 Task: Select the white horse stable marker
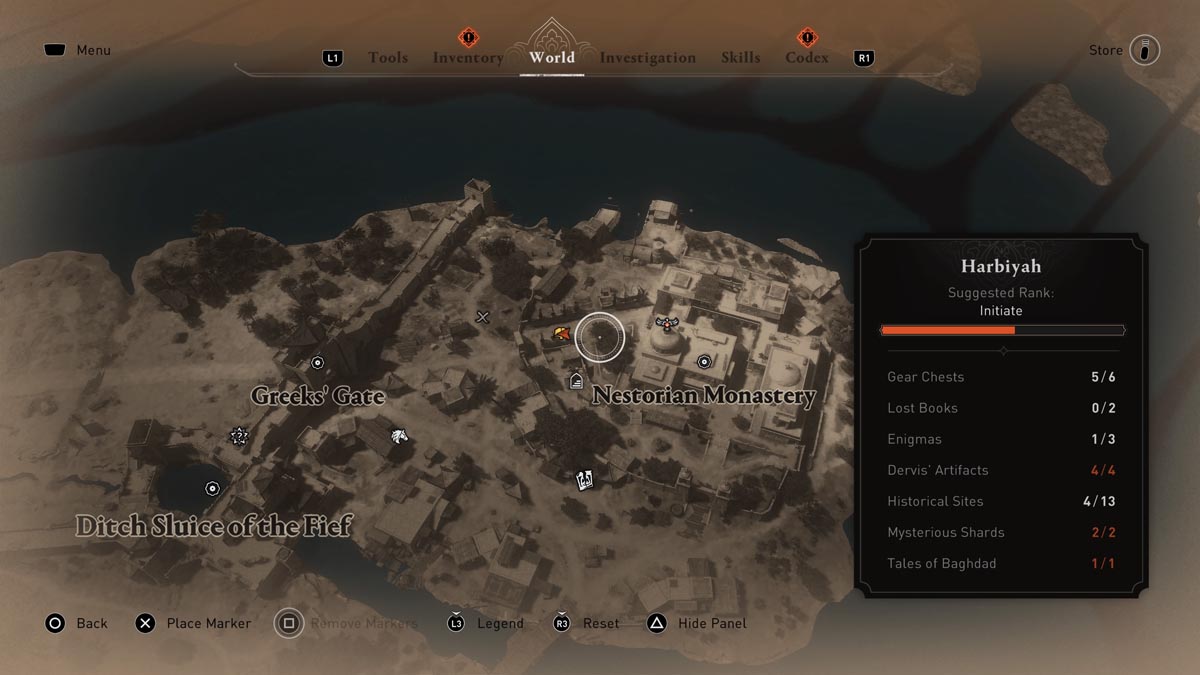[399, 435]
